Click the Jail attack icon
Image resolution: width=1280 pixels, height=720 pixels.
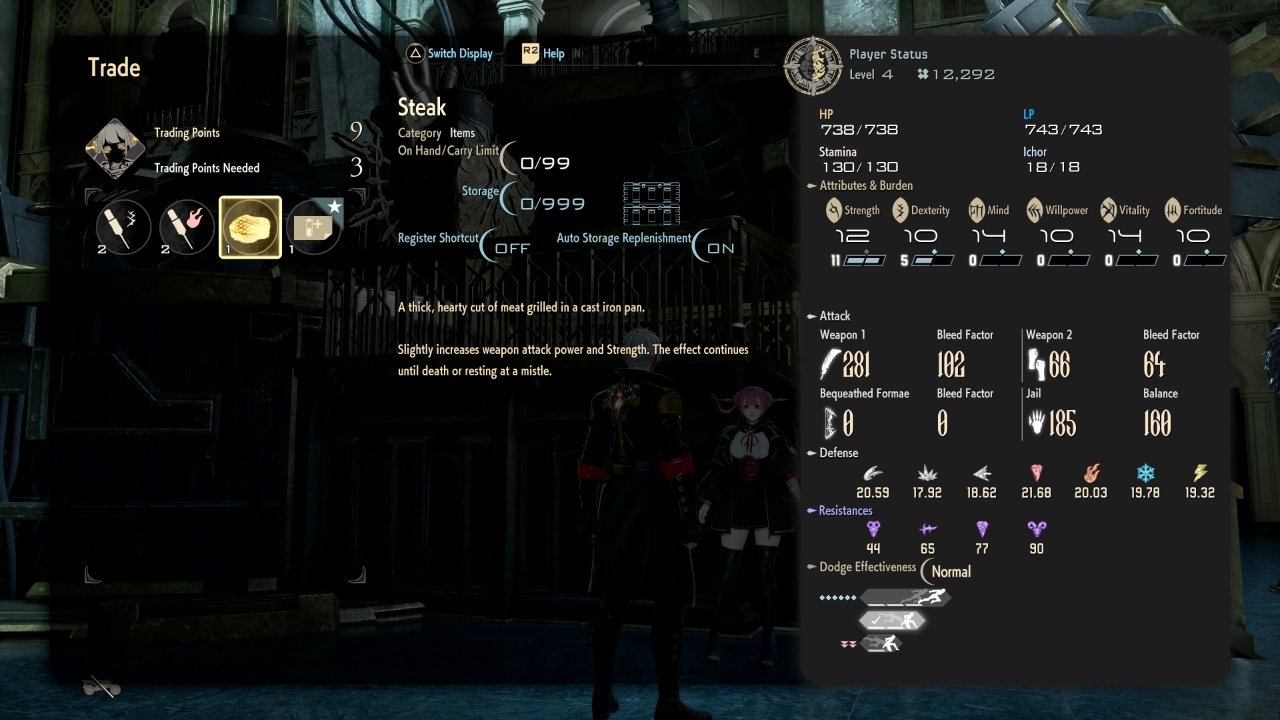[1036, 424]
